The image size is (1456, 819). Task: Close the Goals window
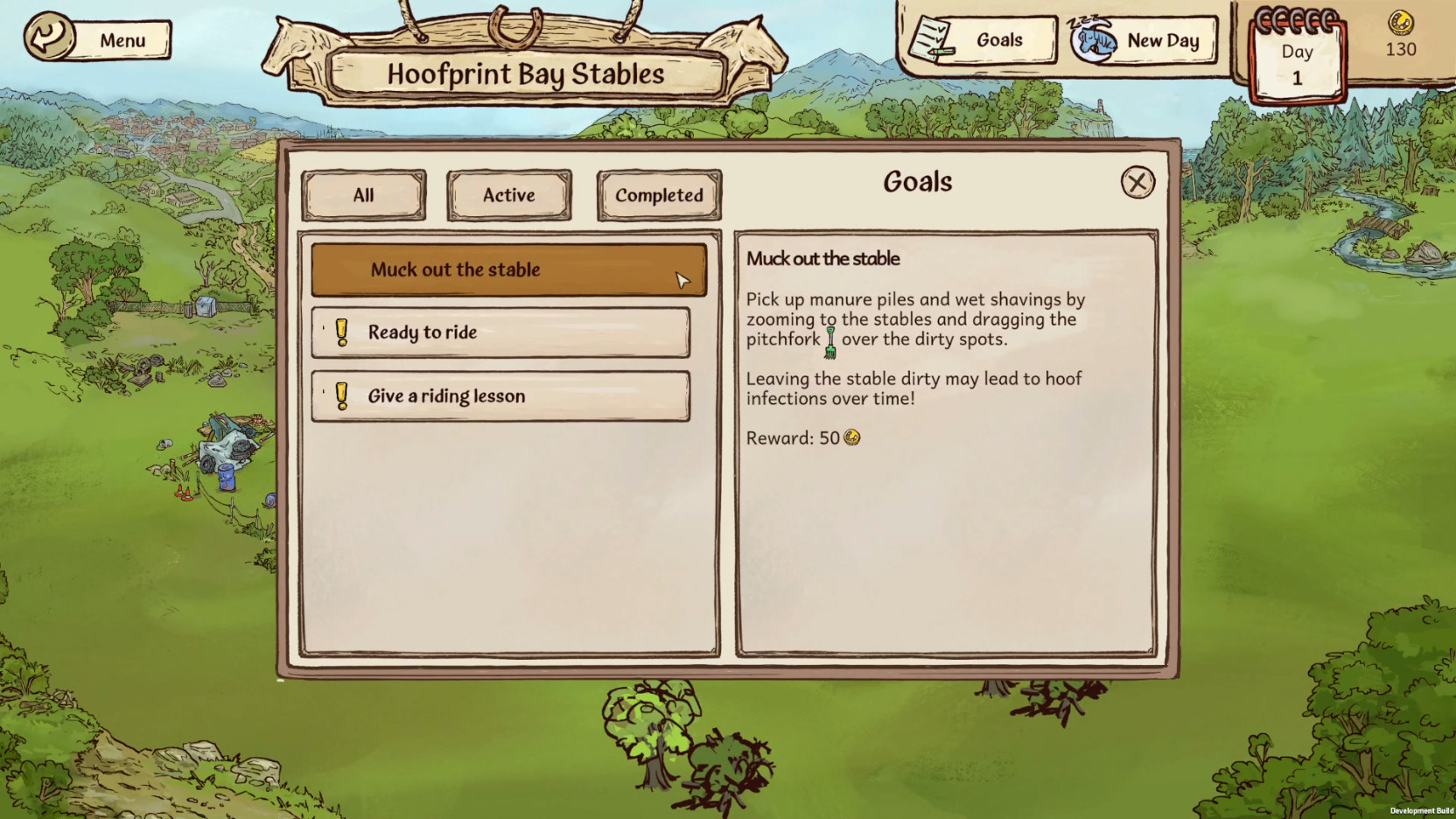(x=1137, y=183)
